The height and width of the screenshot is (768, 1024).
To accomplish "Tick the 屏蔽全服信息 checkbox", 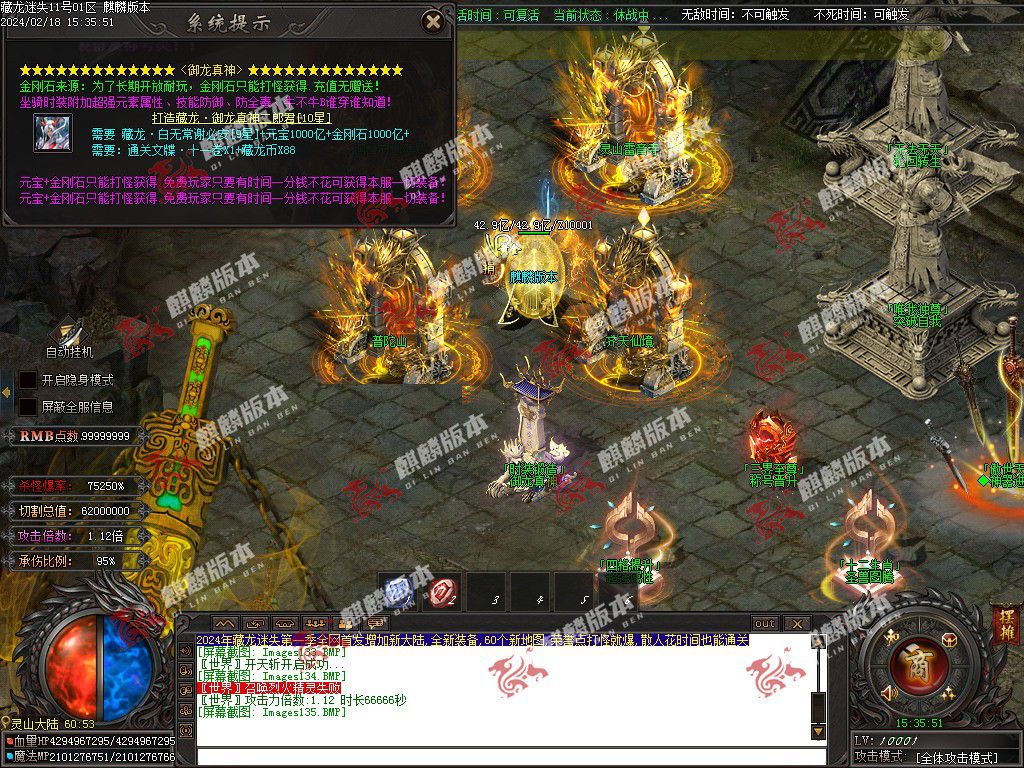I will pos(29,407).
